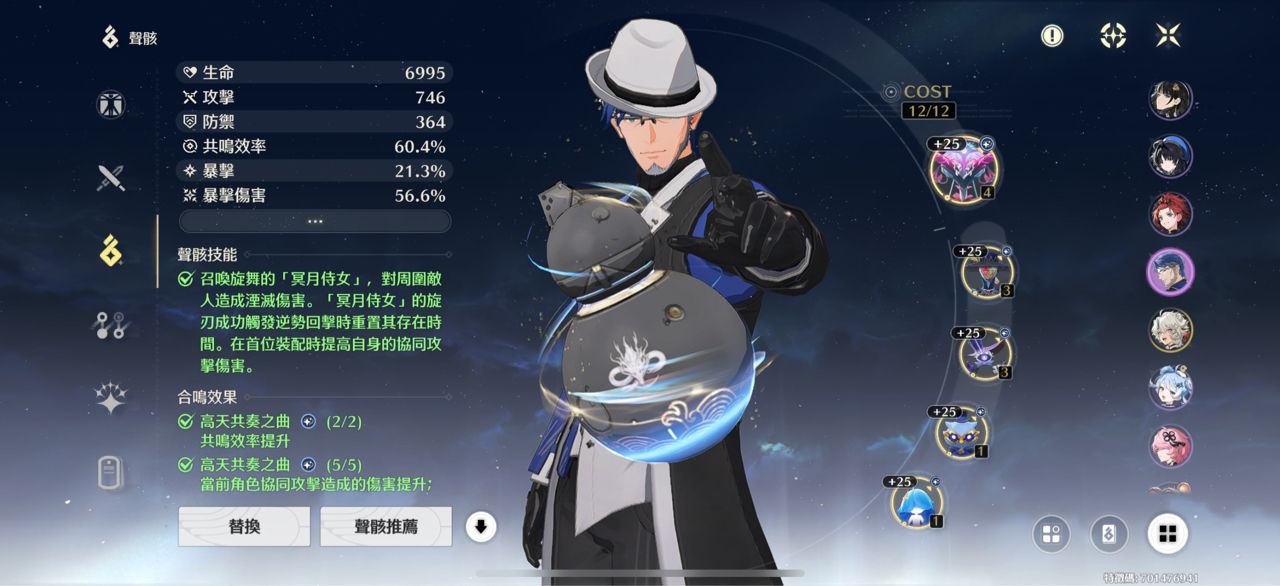This screenshot has height=586, width=1280.
Task: Switch to the character overview tab
Action: [x=111, y=105]
